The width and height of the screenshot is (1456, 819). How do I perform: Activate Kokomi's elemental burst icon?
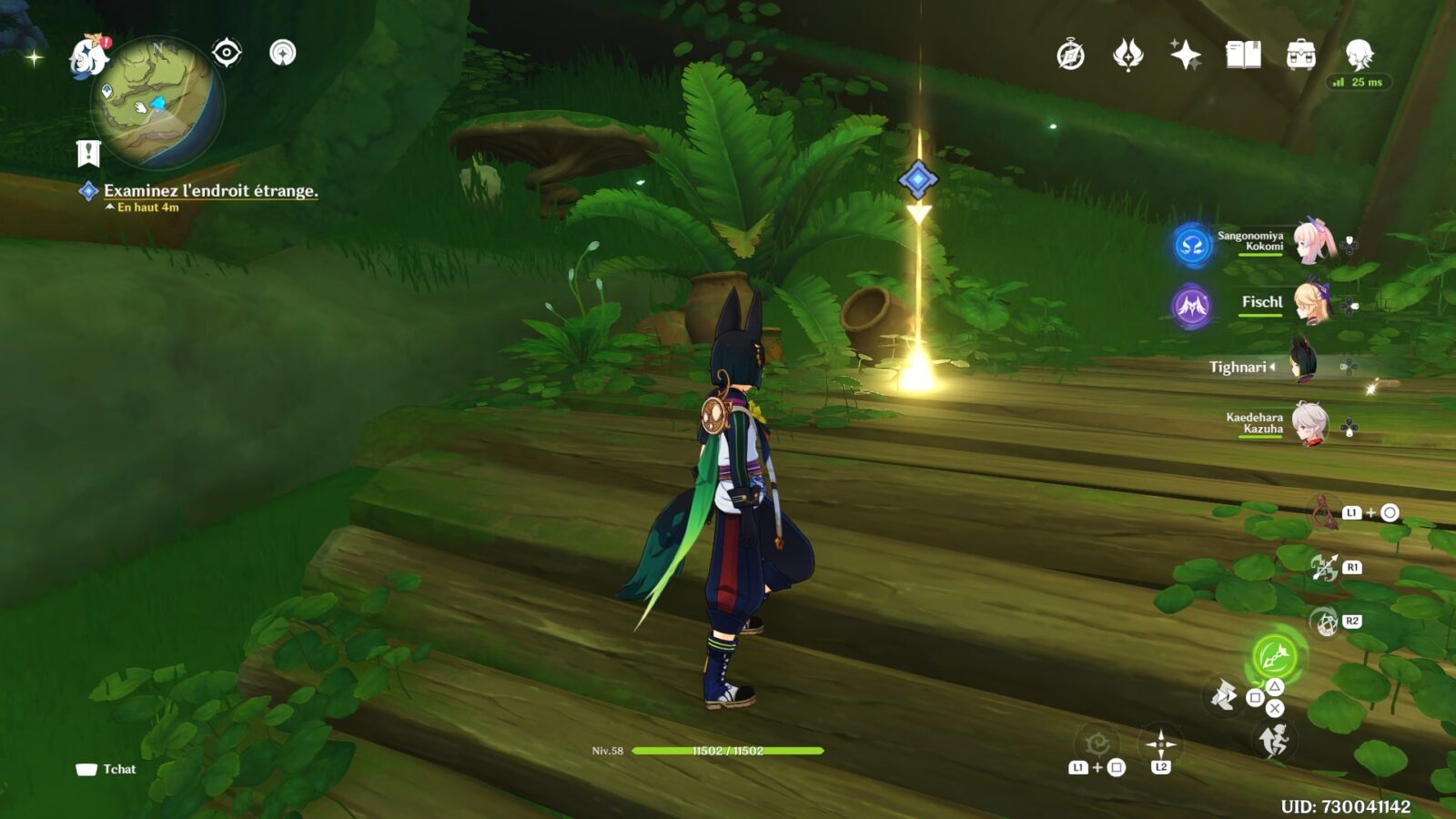[1192, 245]
